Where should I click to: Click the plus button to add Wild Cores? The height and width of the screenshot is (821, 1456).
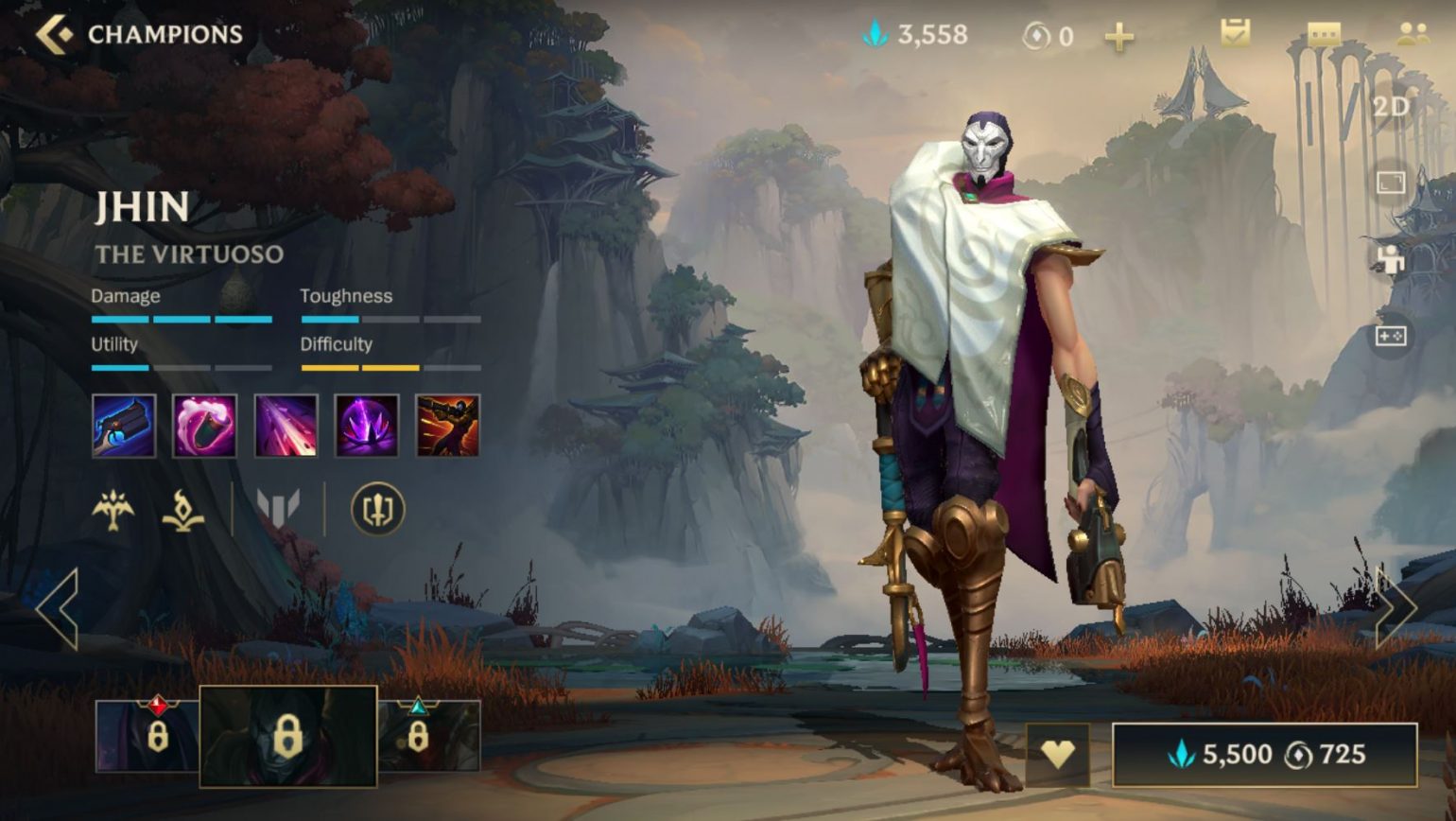pyautogui.click(x=1118, y=37)
